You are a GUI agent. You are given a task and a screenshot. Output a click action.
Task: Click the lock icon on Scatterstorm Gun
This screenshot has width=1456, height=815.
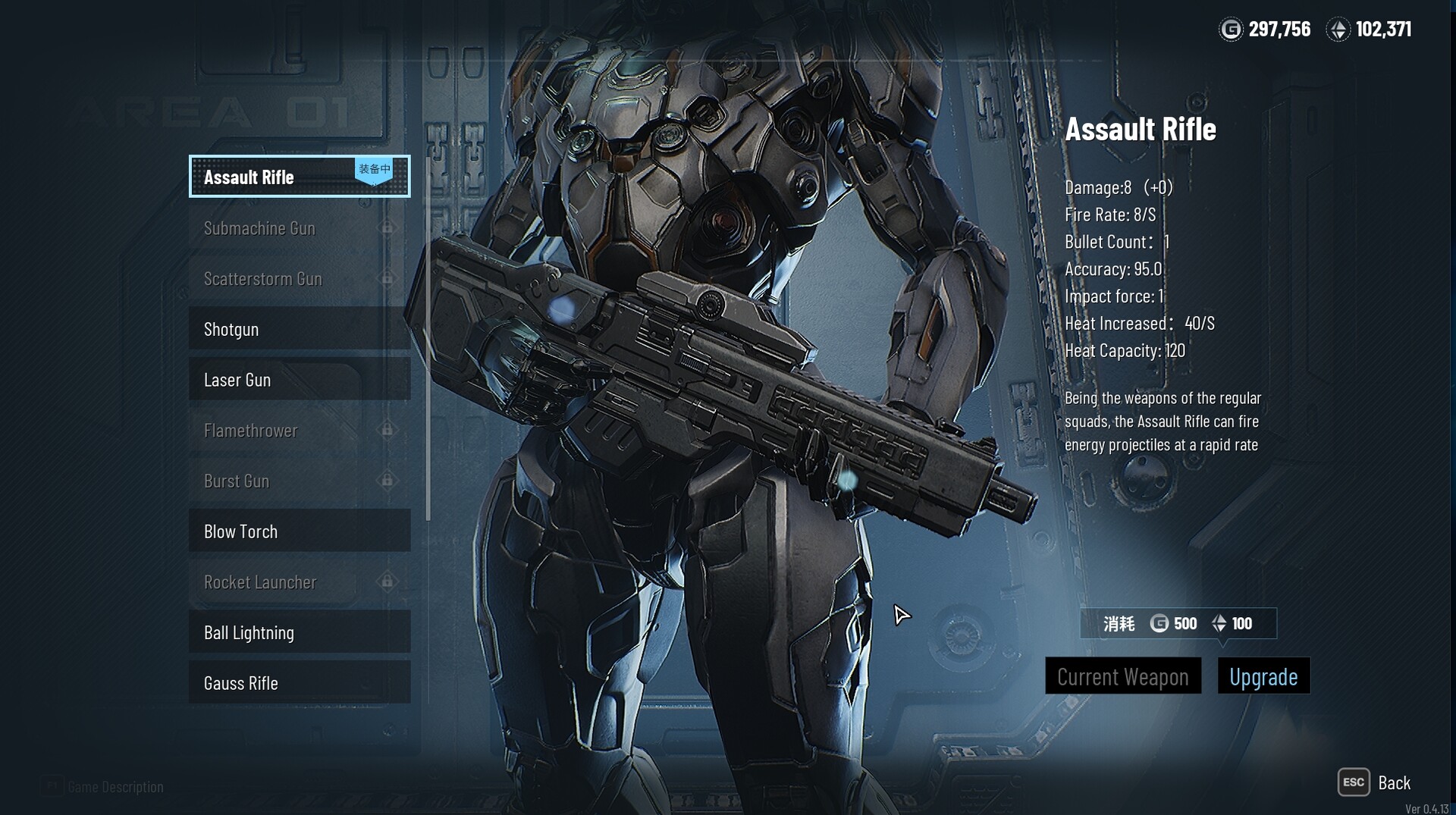click(x=388, y=279)
